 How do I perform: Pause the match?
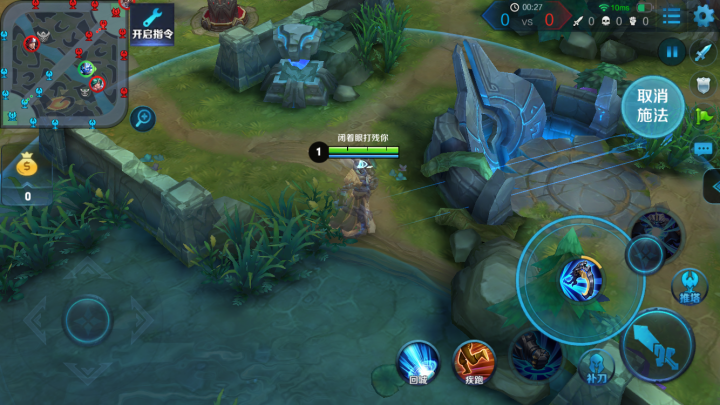(x=671, y=52)
